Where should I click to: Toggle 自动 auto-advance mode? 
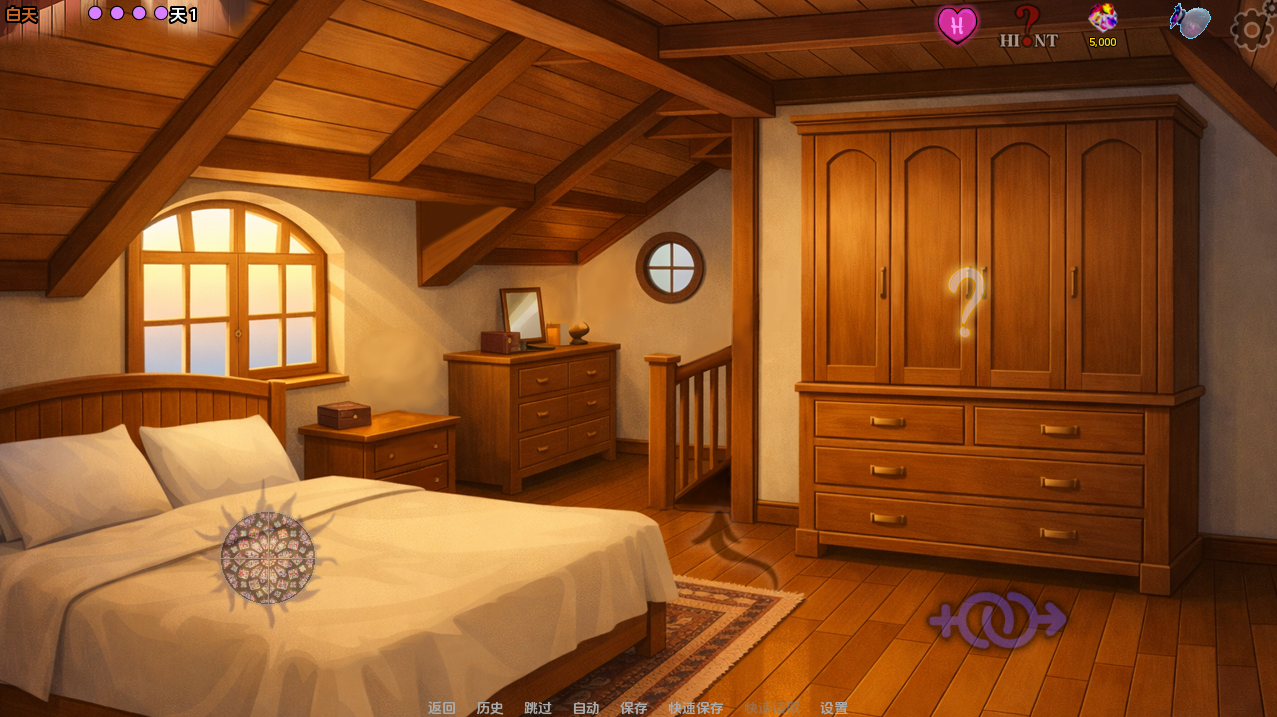586,708
